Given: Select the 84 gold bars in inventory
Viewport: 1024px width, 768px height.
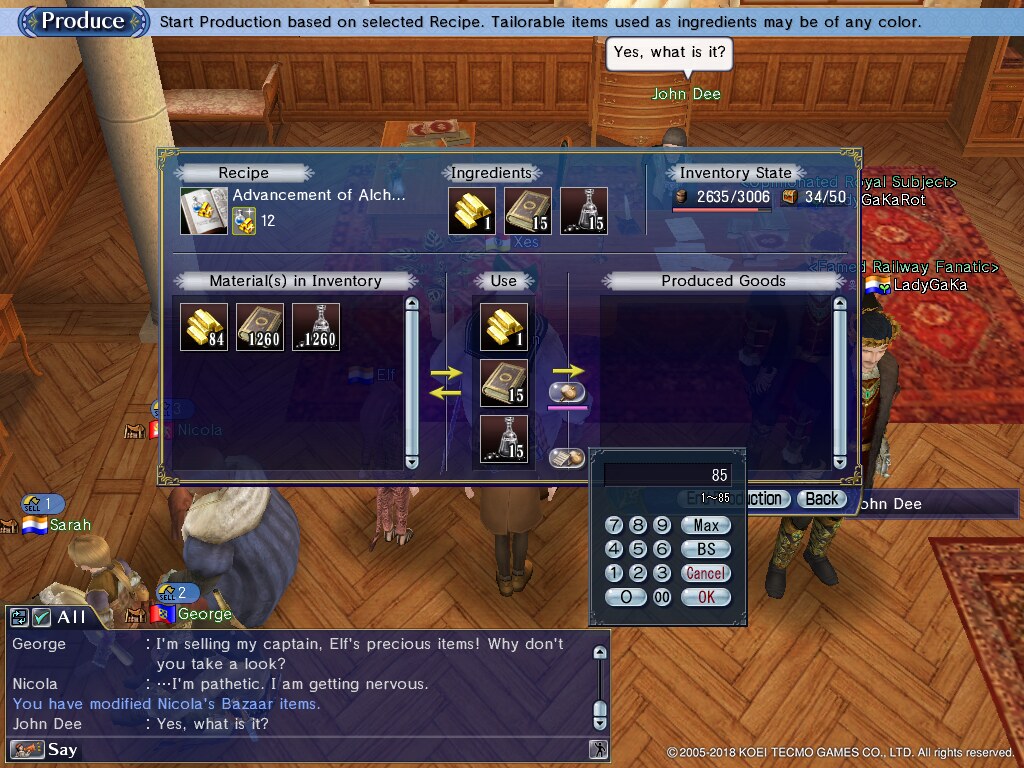Looking at the screenshot, I should (x=204, y=327).
